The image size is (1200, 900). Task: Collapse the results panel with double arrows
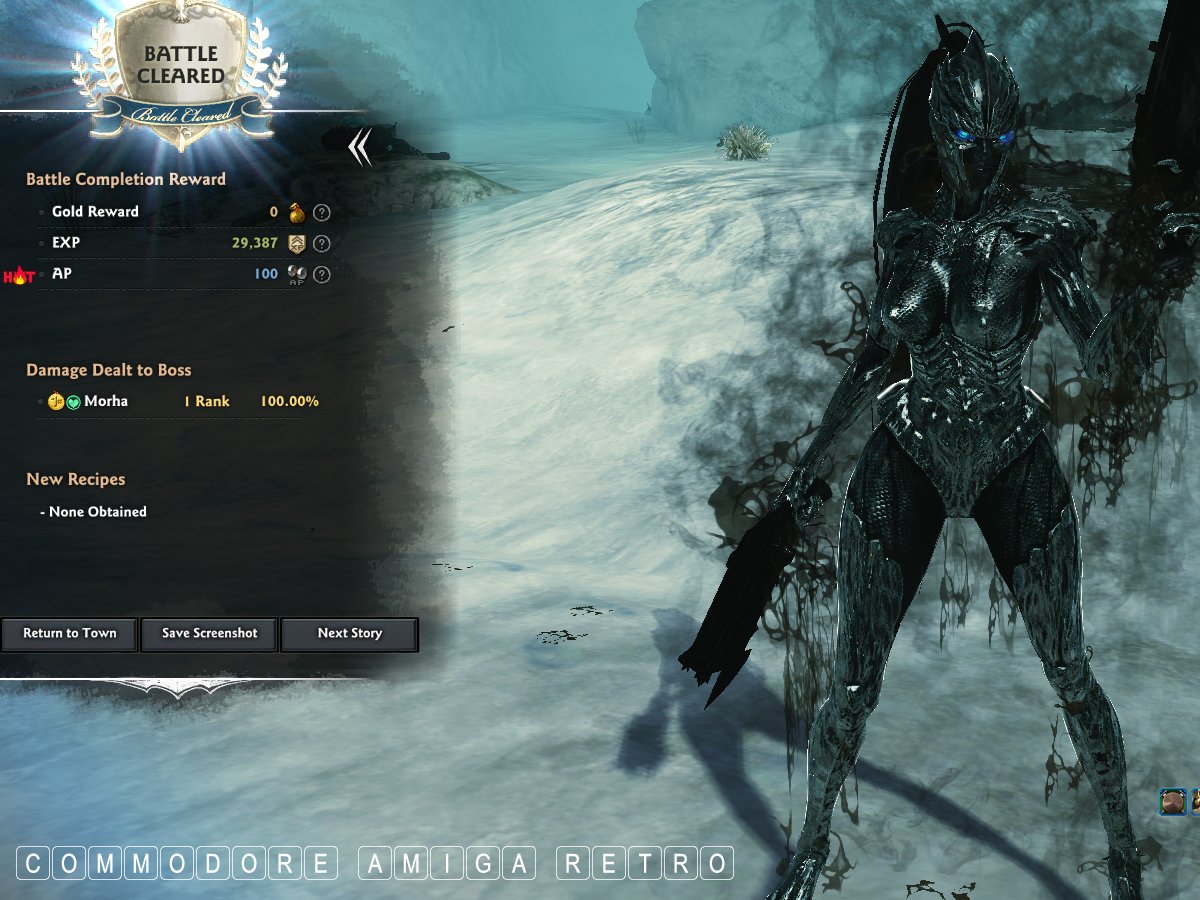(360, 149)
